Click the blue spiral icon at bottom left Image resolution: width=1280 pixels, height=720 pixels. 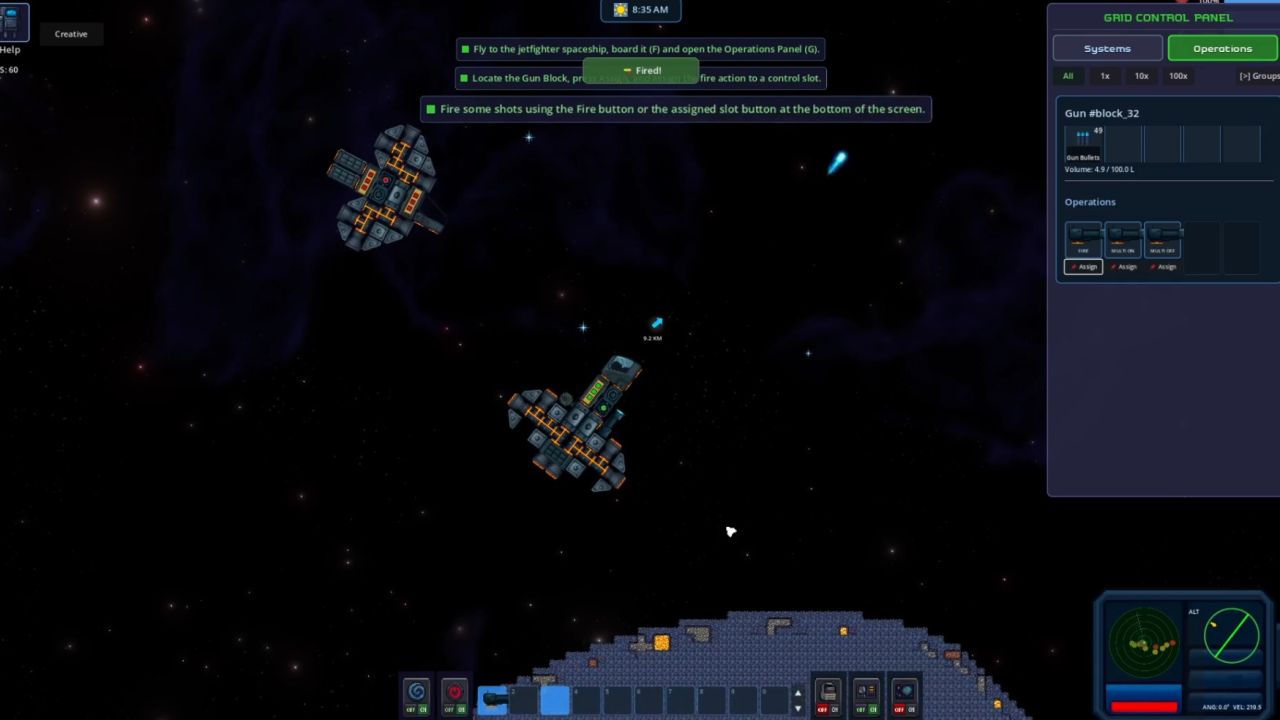417,691
